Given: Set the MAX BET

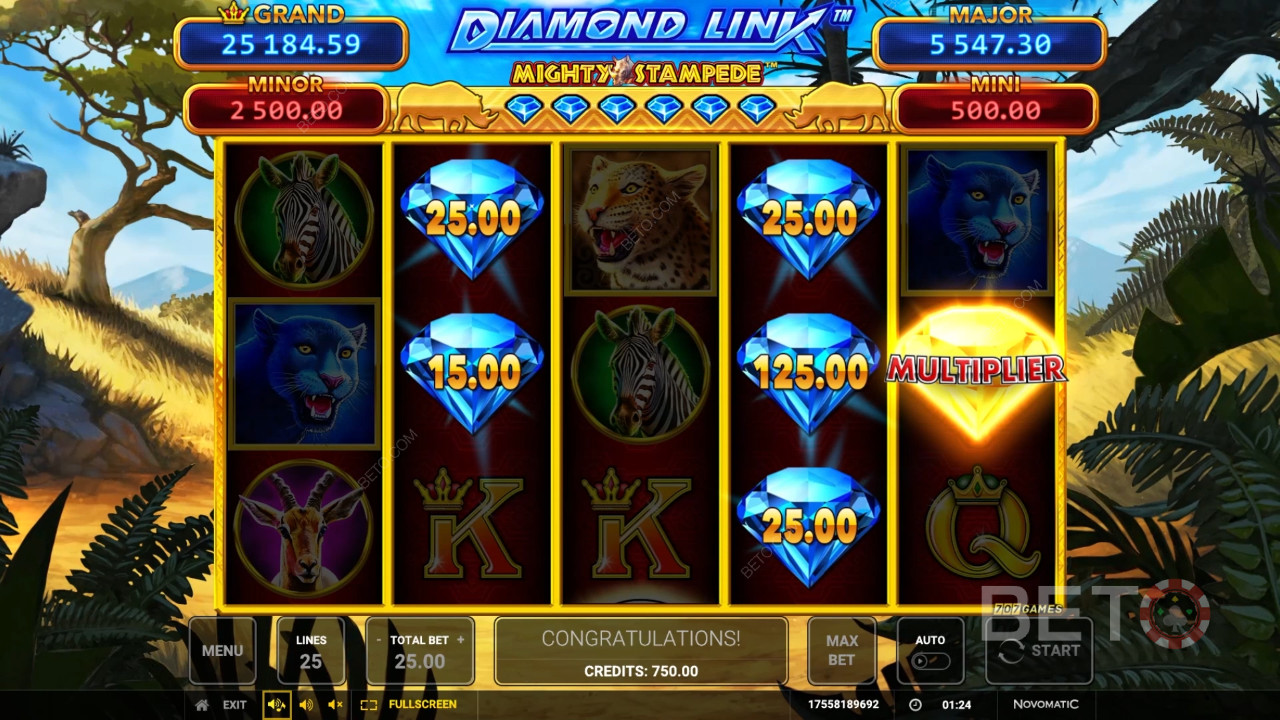Looking at the screenshot, I should (841, 650).
